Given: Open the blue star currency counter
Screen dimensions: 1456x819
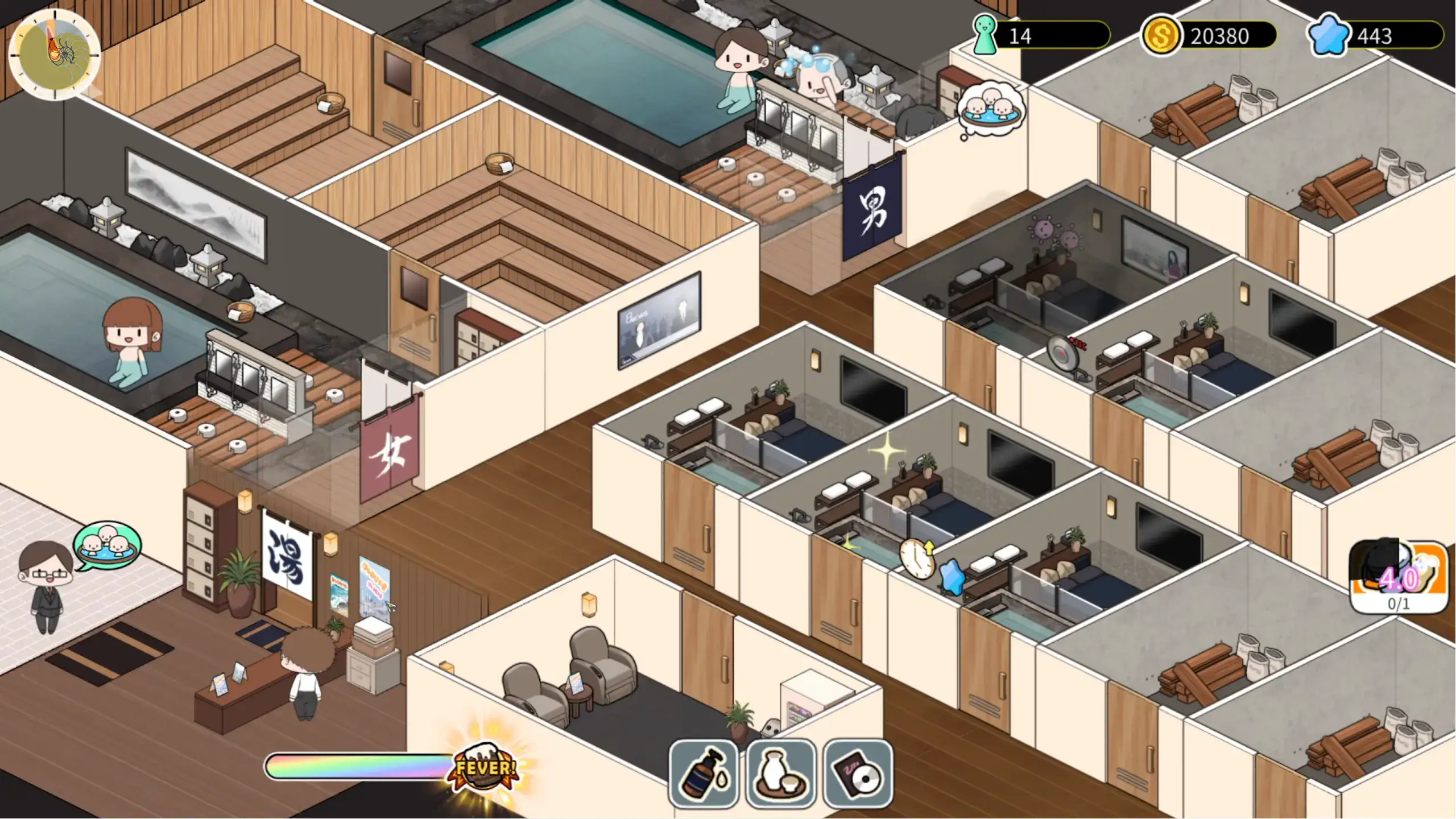Looking at the screenshot, I should (x=1375, y=36).
